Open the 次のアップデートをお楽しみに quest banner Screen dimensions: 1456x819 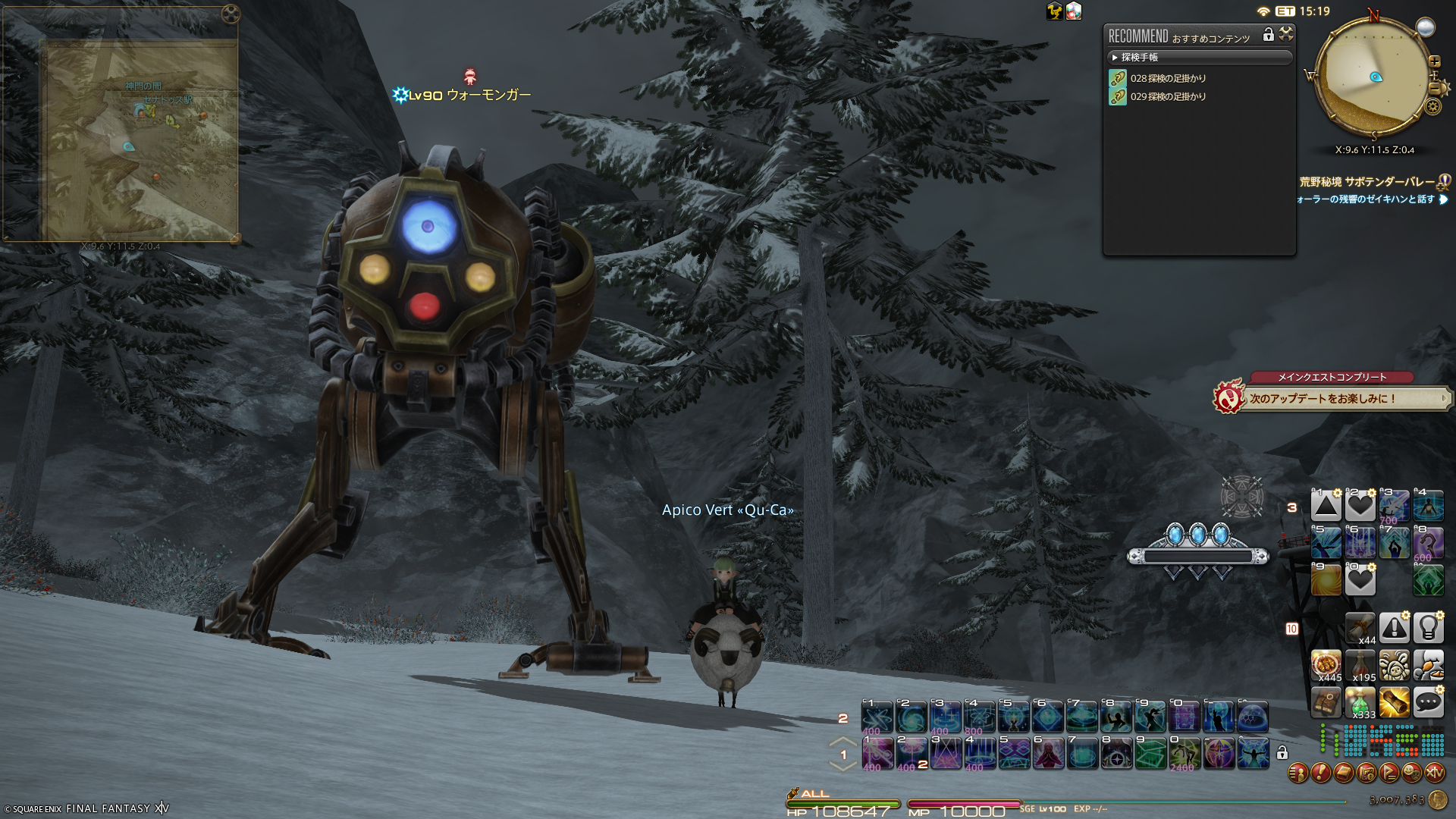[1331, 398]
